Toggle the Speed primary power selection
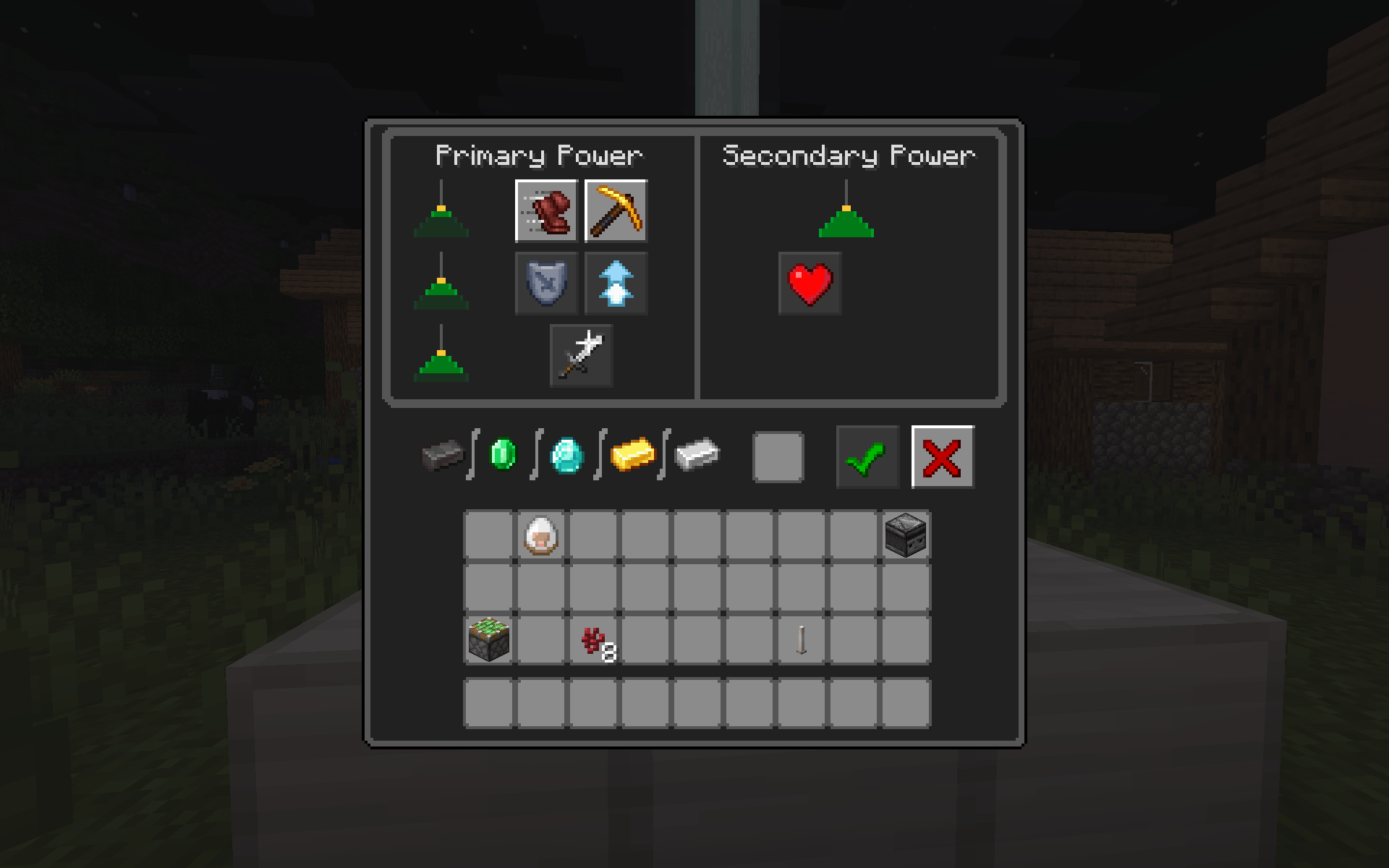The height and width of the screenshot is (868, 1389). pos(545,211)
